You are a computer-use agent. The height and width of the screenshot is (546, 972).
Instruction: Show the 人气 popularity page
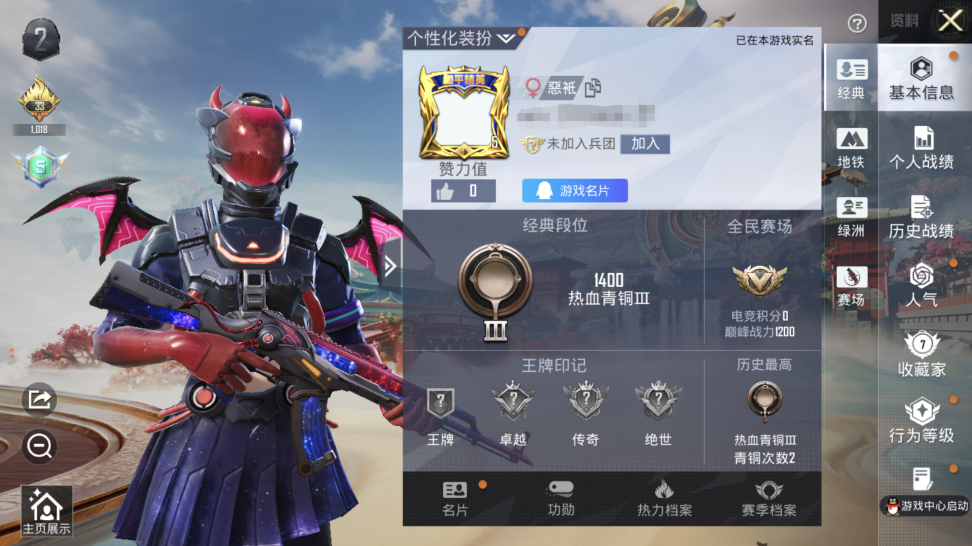pyautogui.click(x=921, y=285)
